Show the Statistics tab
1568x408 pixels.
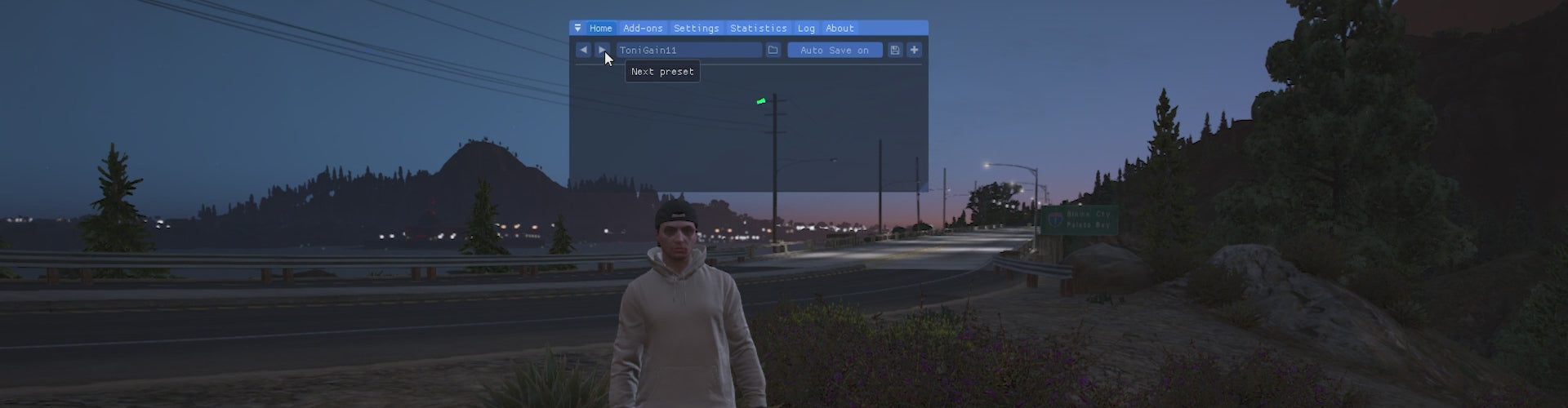(758, 29)
